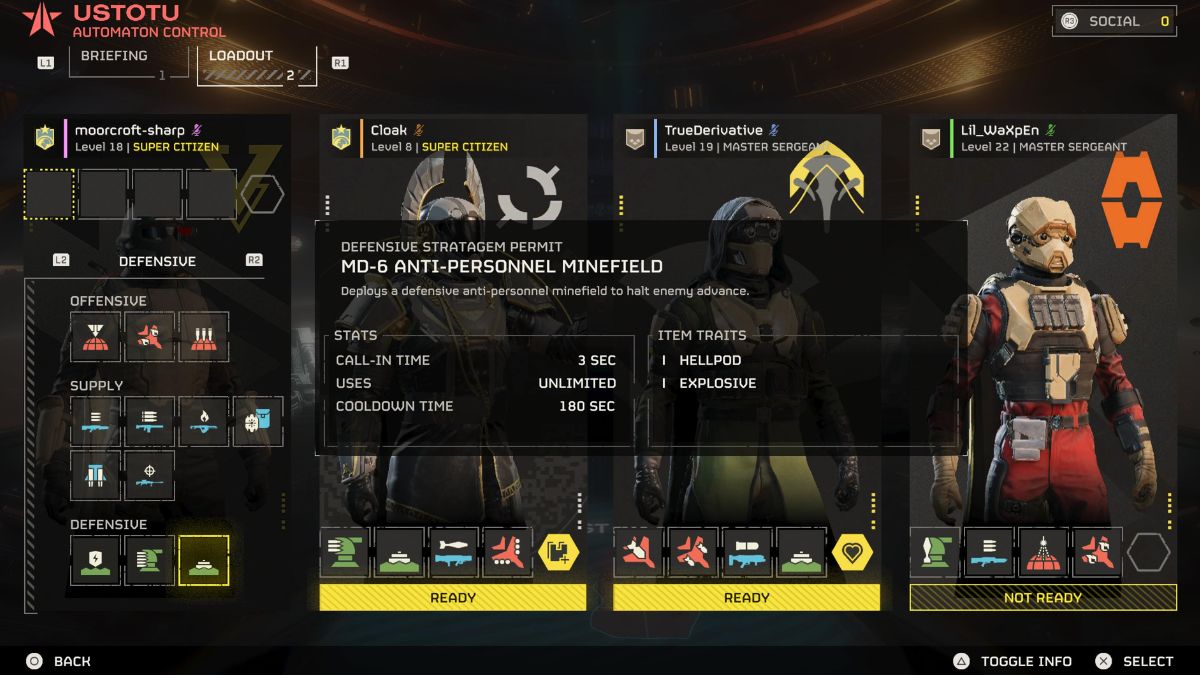Open the Loadout tab

click(240, 57)
